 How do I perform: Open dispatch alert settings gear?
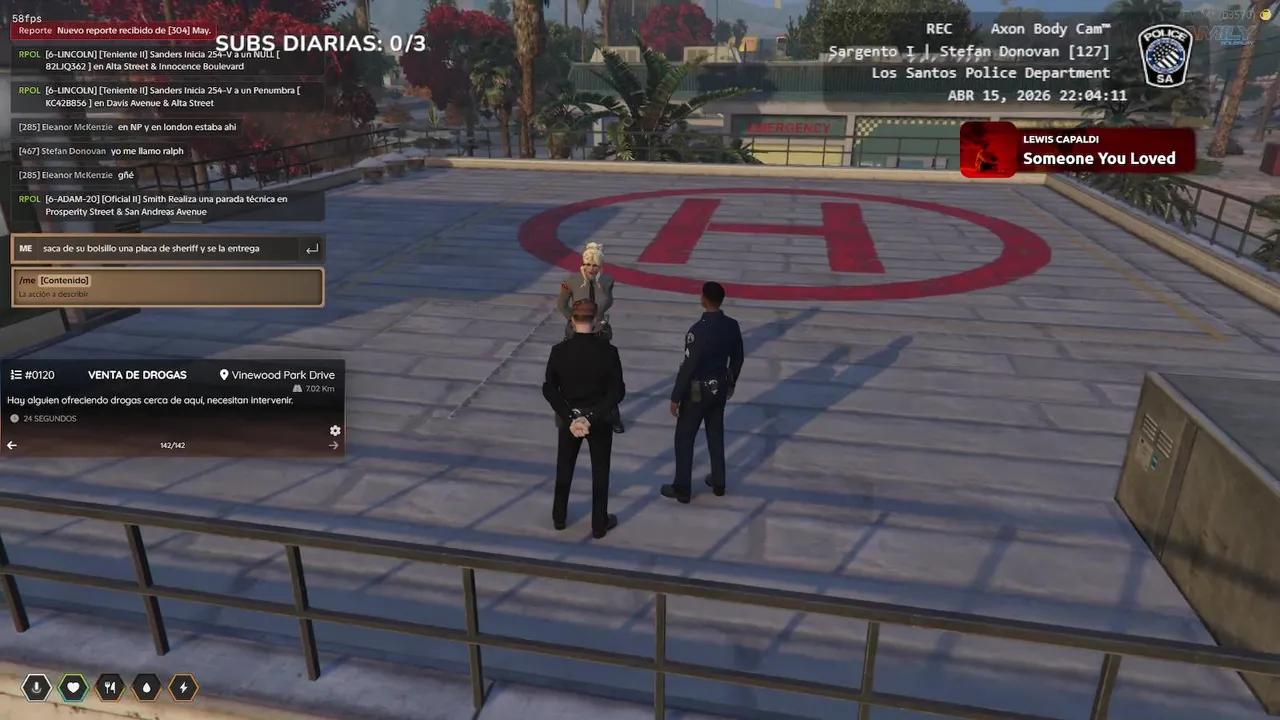pyautogui.click(x=335, y=431)
